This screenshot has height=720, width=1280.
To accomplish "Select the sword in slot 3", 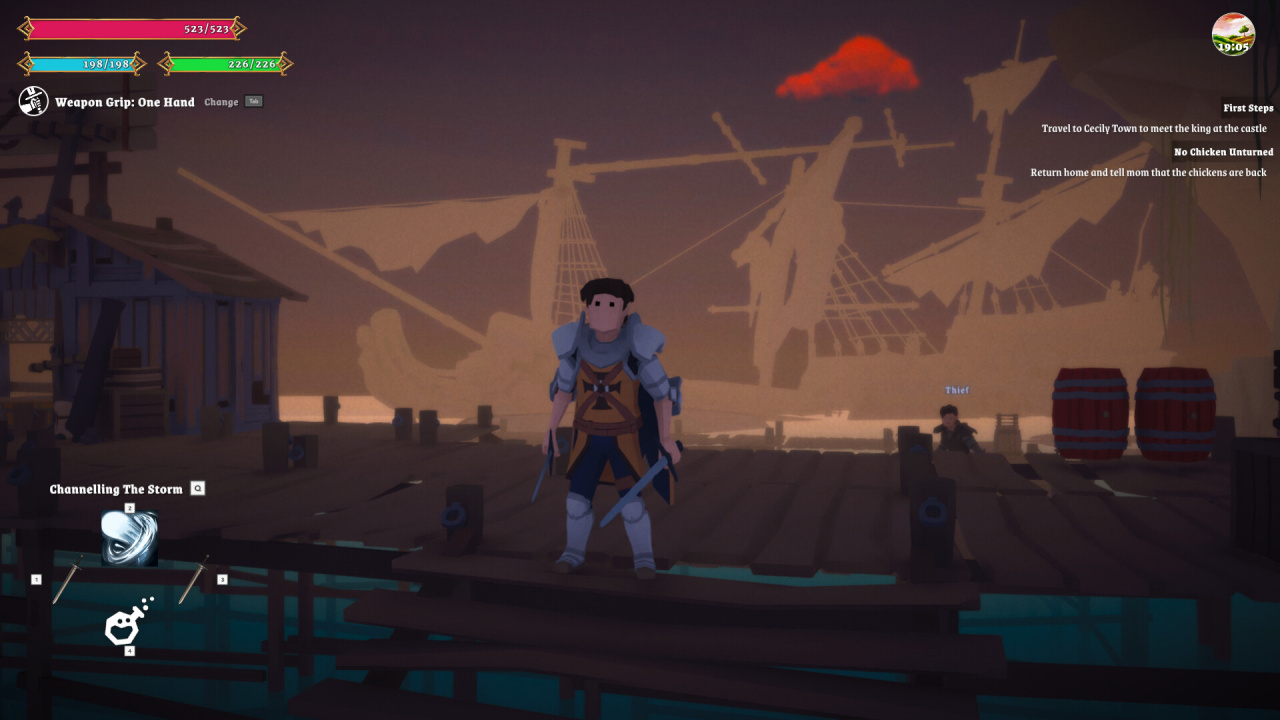I will tap(193, 580).
